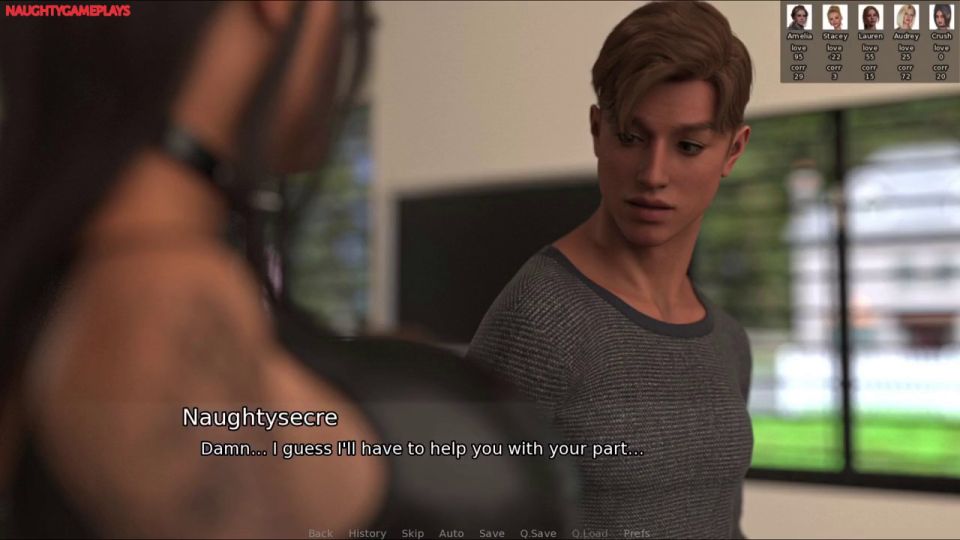Go back one dialogue line

(320, 533)
